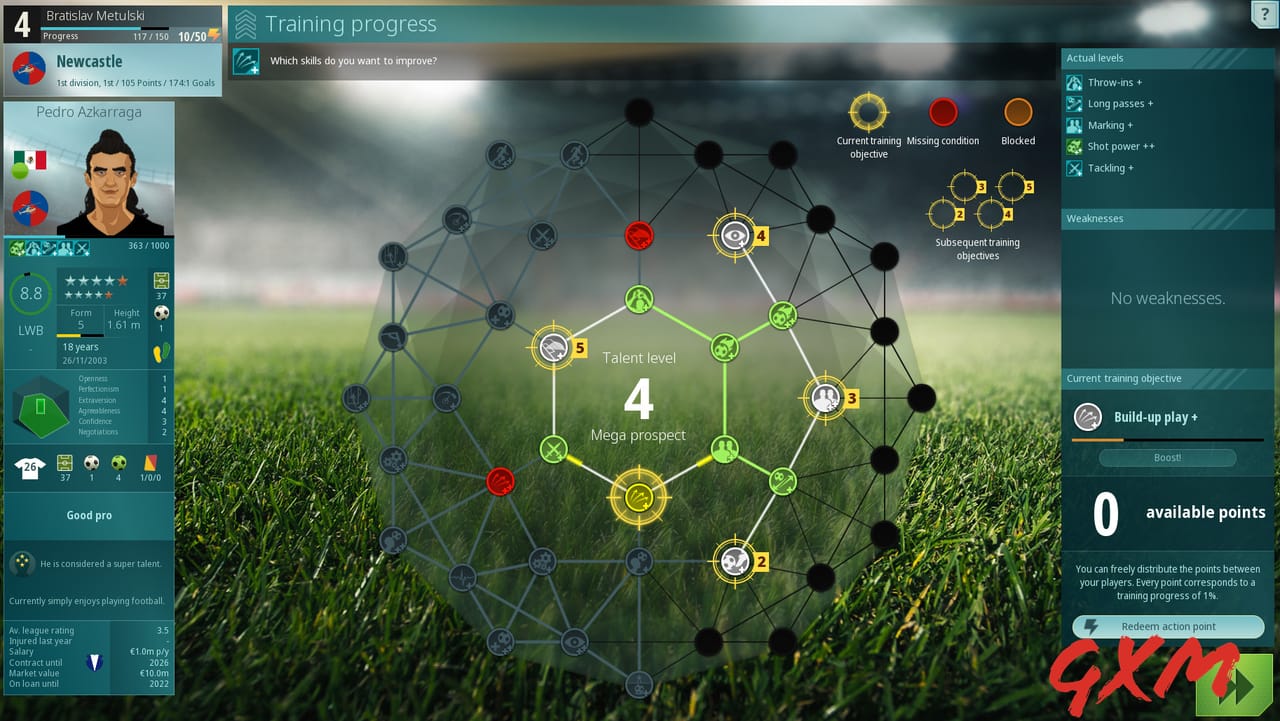Screen dimensions: 1280x721
Task: Select the penalty node marked 2 below the hexagon
Action: pos(735,561)
